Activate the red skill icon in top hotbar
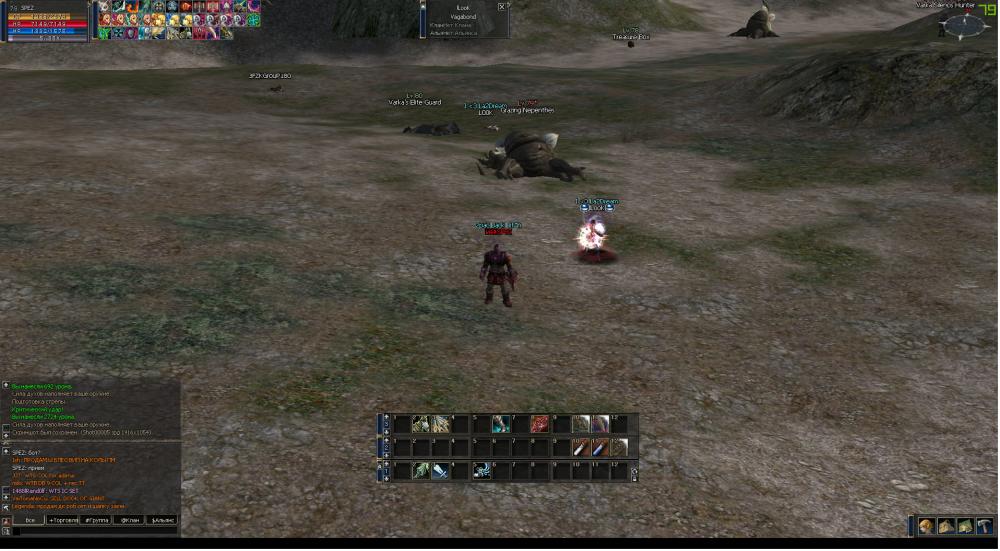The width and height of the screenshot is (1000, 551). coord(540,424)
